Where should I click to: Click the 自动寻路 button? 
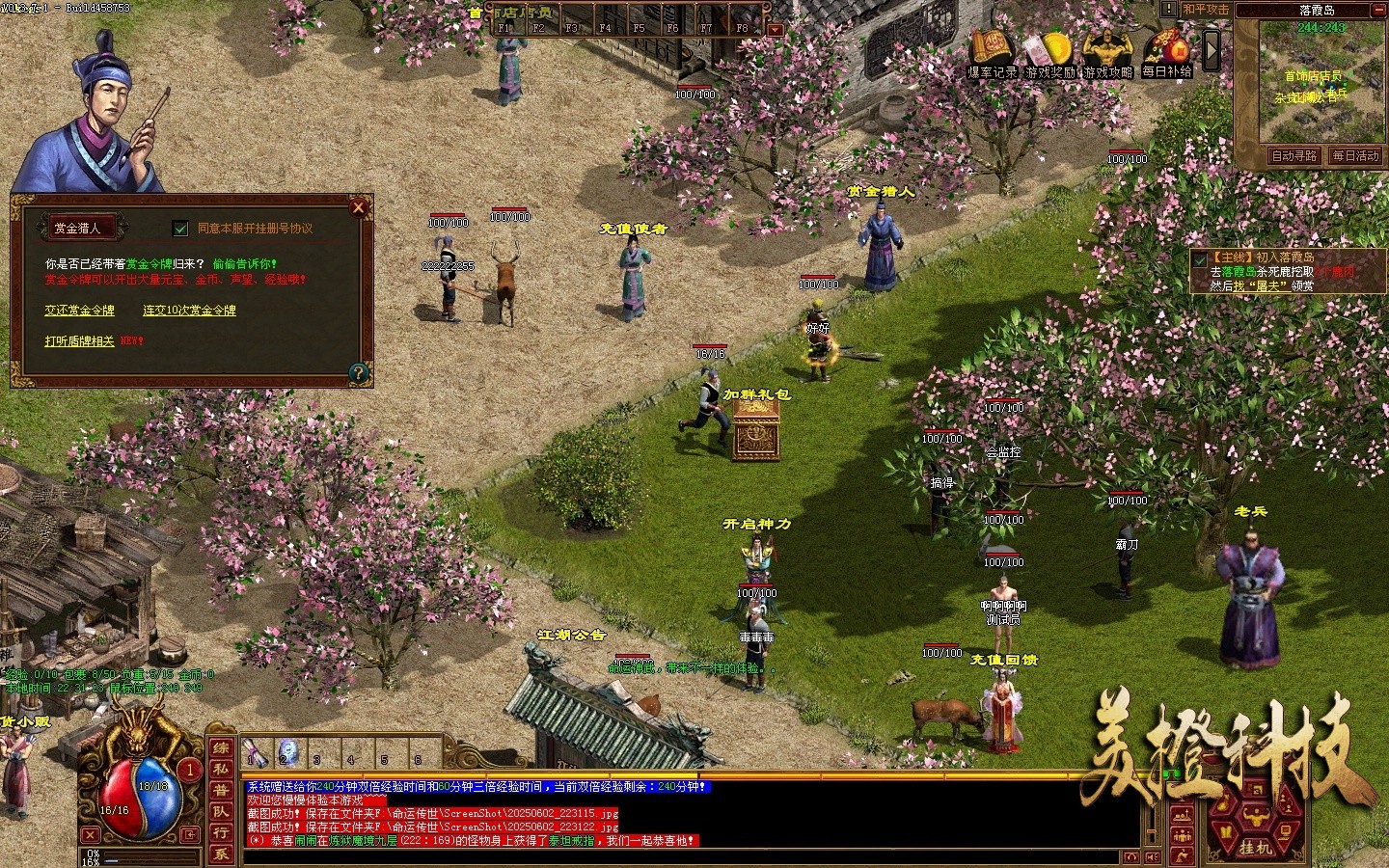1294,155
